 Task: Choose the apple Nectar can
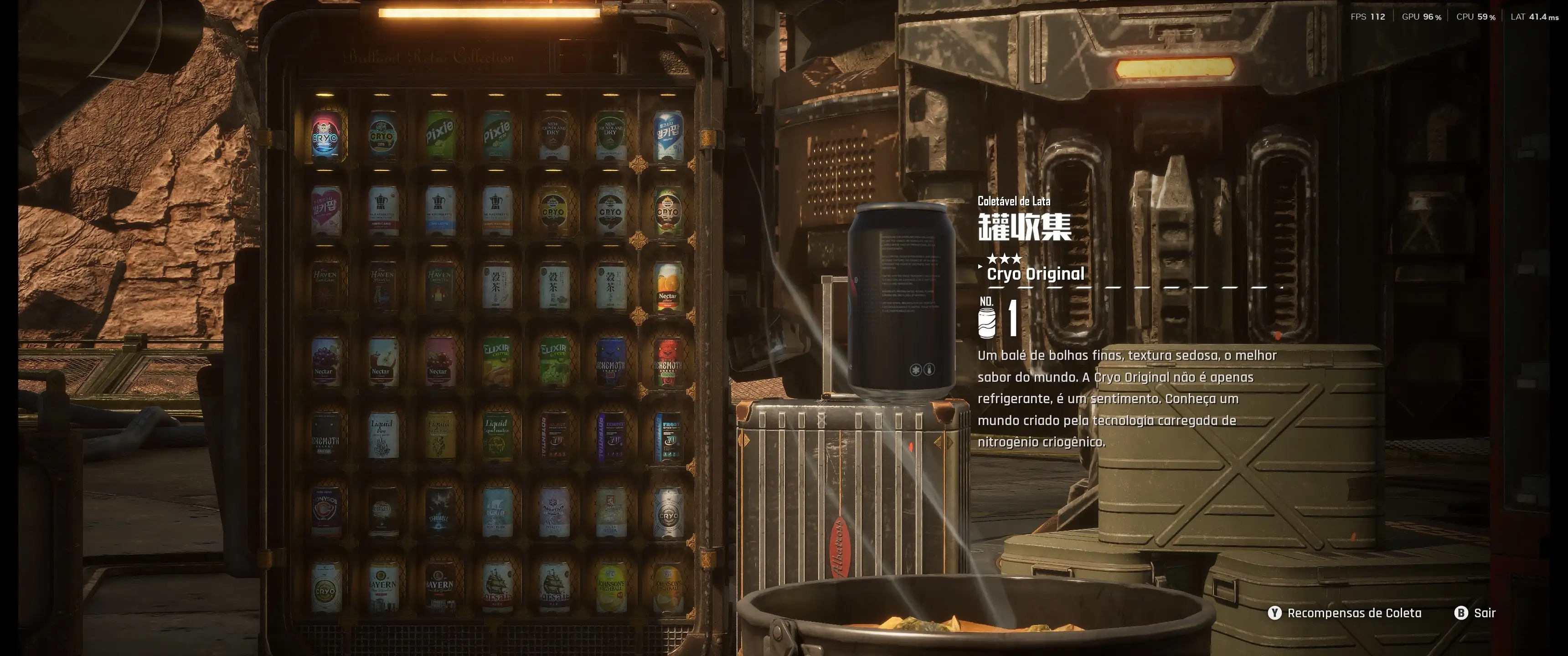pos(382,361)
